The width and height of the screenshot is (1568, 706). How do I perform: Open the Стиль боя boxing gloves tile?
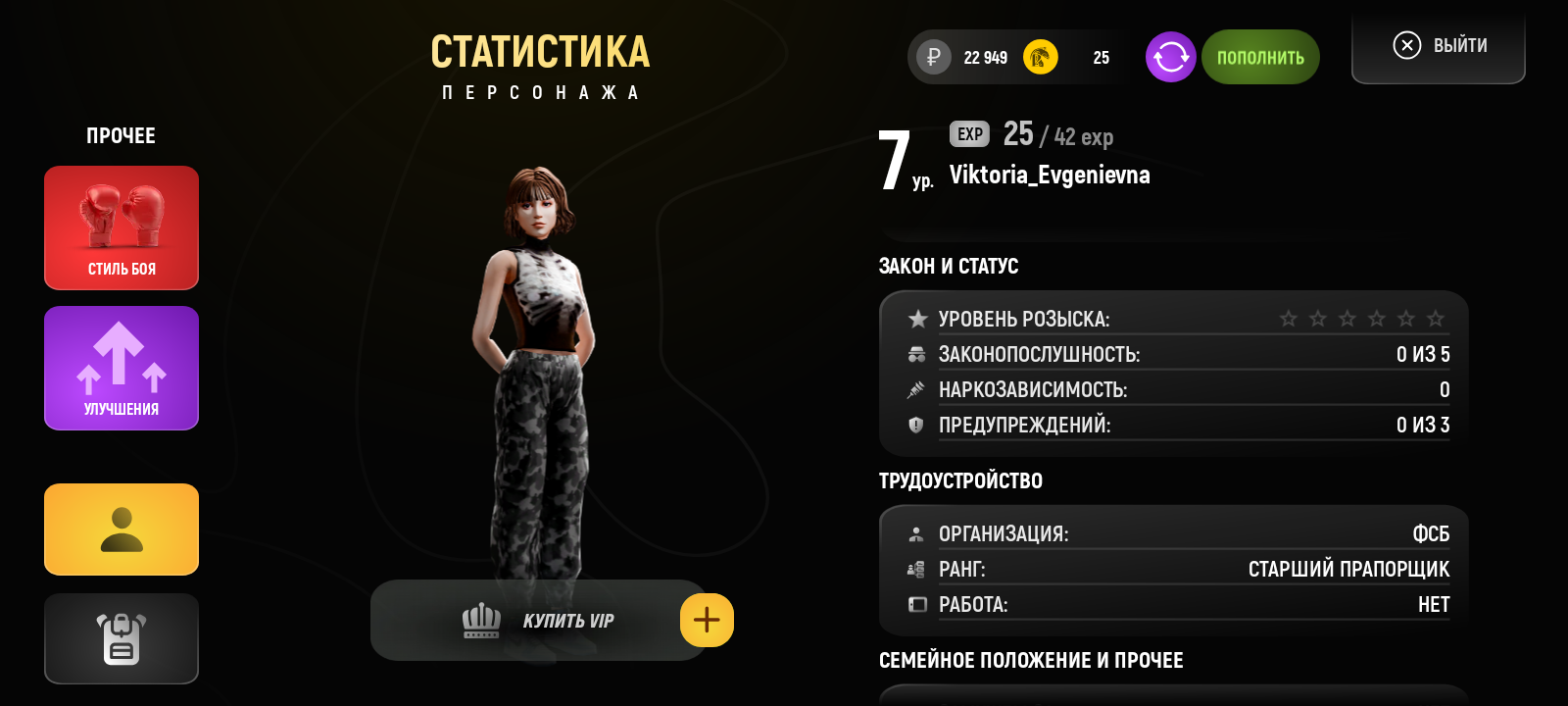click(122, 227)
